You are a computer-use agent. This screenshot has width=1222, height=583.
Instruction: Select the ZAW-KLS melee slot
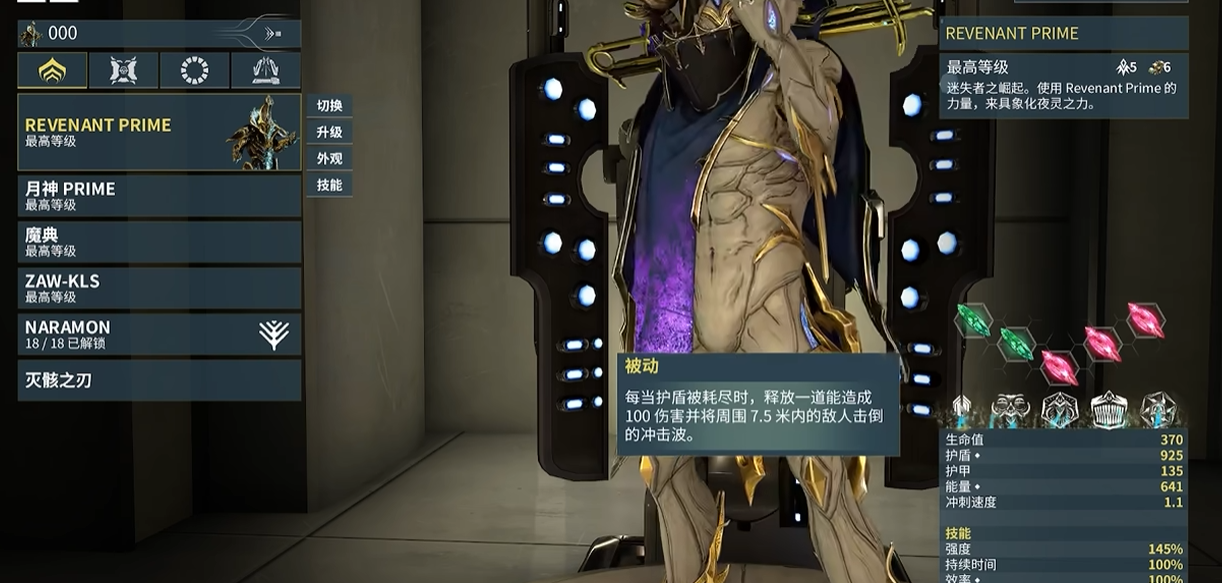point(159,288)
